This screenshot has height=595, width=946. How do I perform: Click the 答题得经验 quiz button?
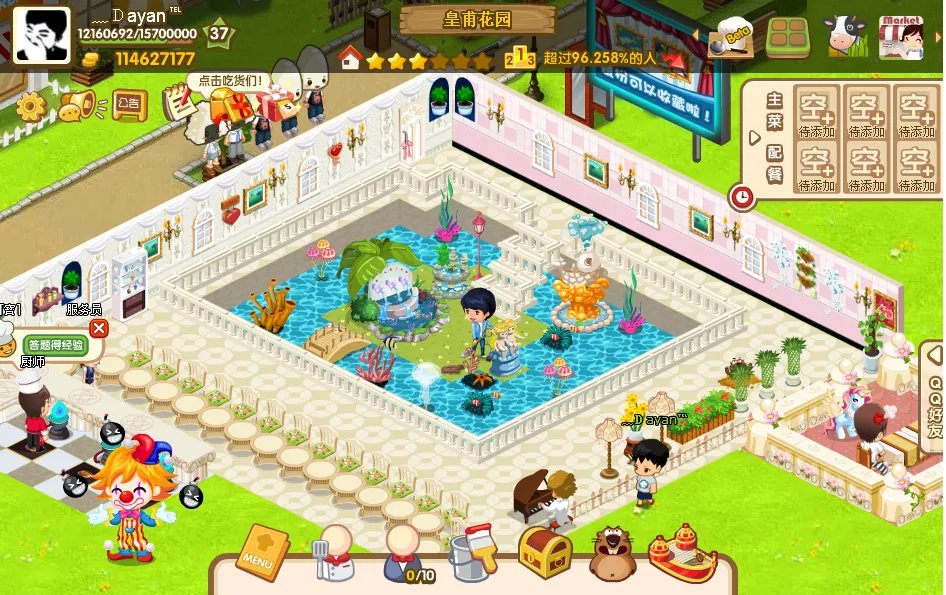pos(56,346)
